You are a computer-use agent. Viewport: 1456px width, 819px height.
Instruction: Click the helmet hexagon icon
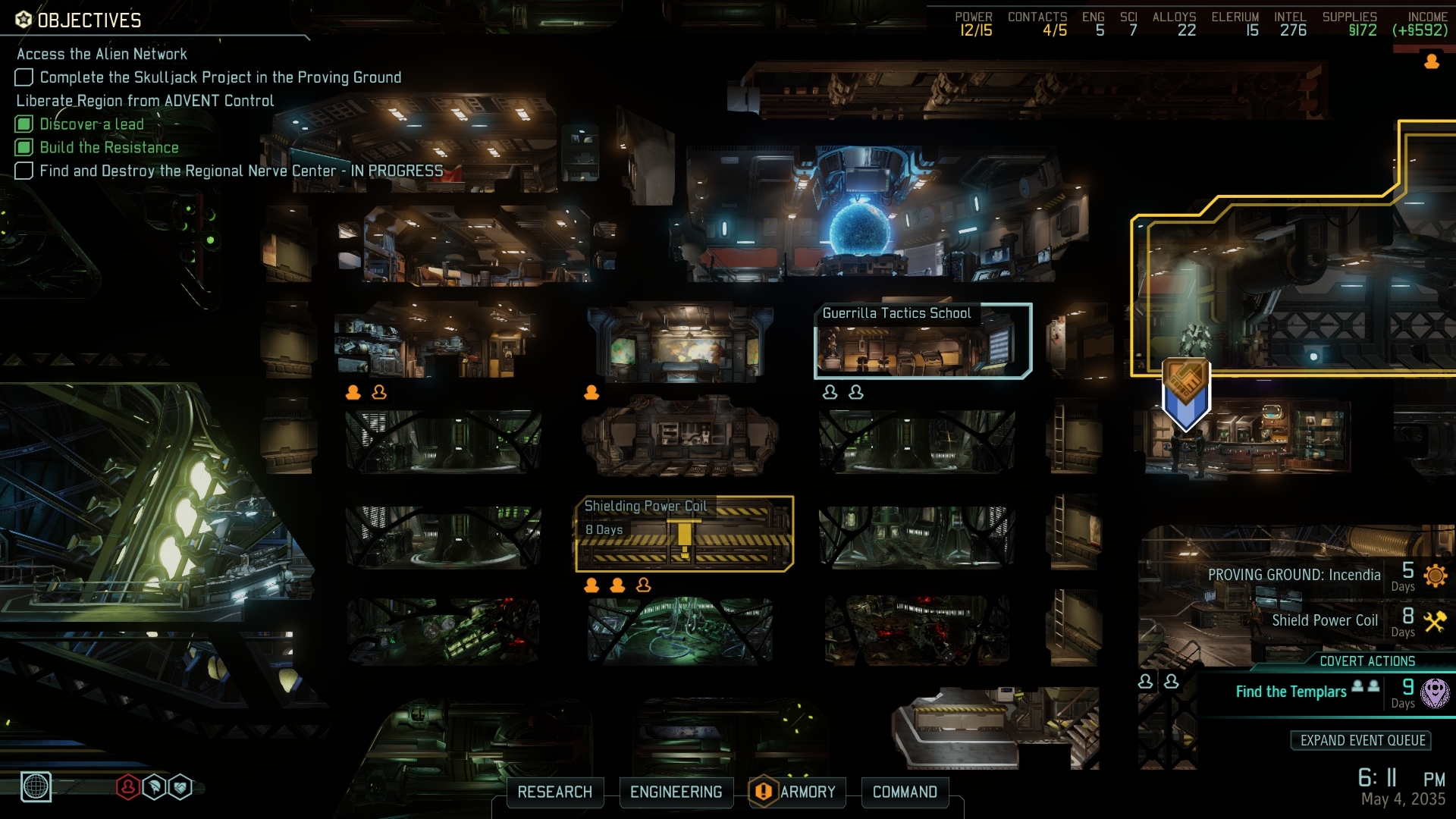pos(154,787)
